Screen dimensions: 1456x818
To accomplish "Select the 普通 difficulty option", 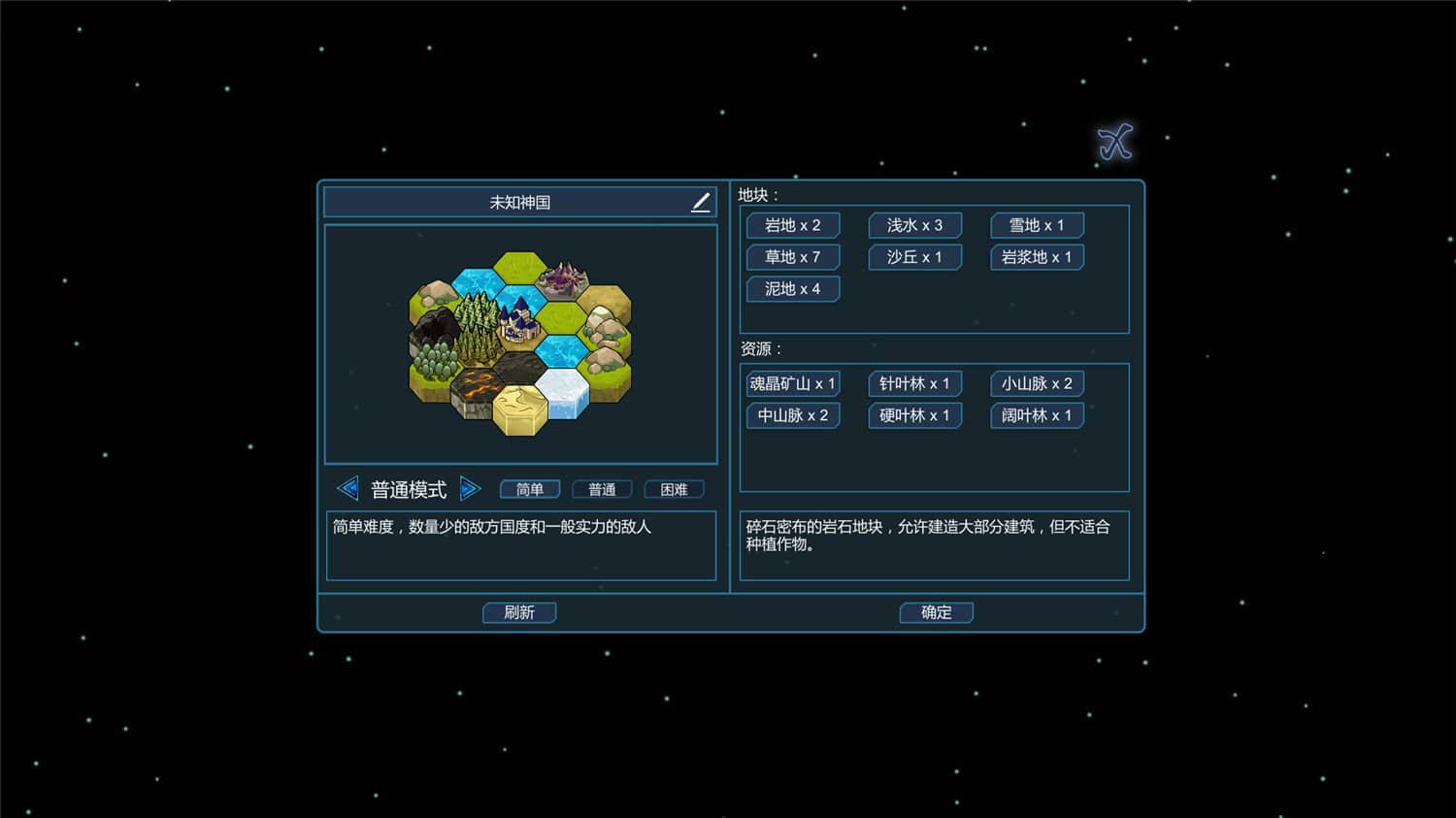I will (x=602, y=489).
